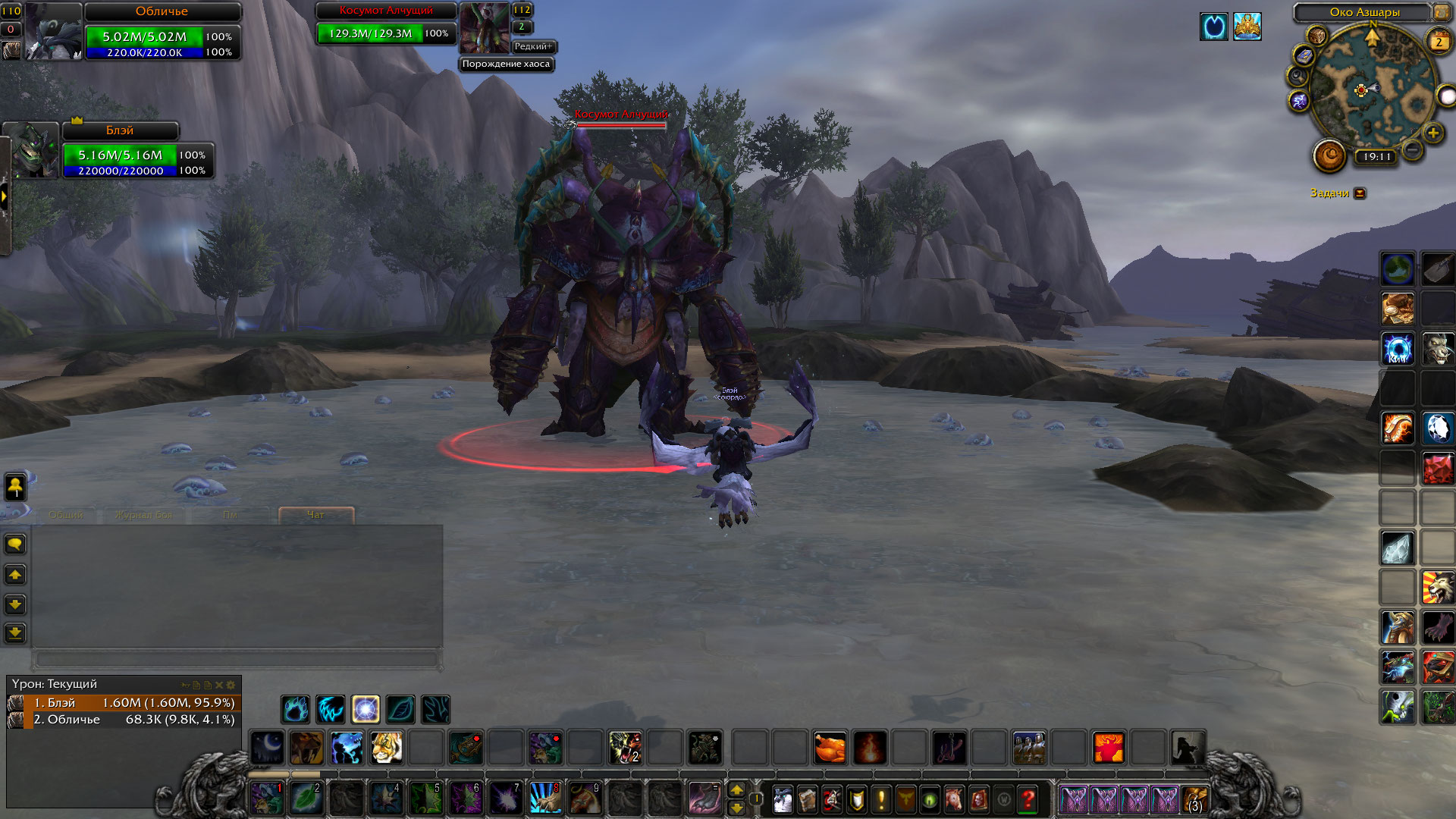The width and height of the screenshot is (1456, 819).
Task: Open the red question mark help button
Action: [1028, 799]
